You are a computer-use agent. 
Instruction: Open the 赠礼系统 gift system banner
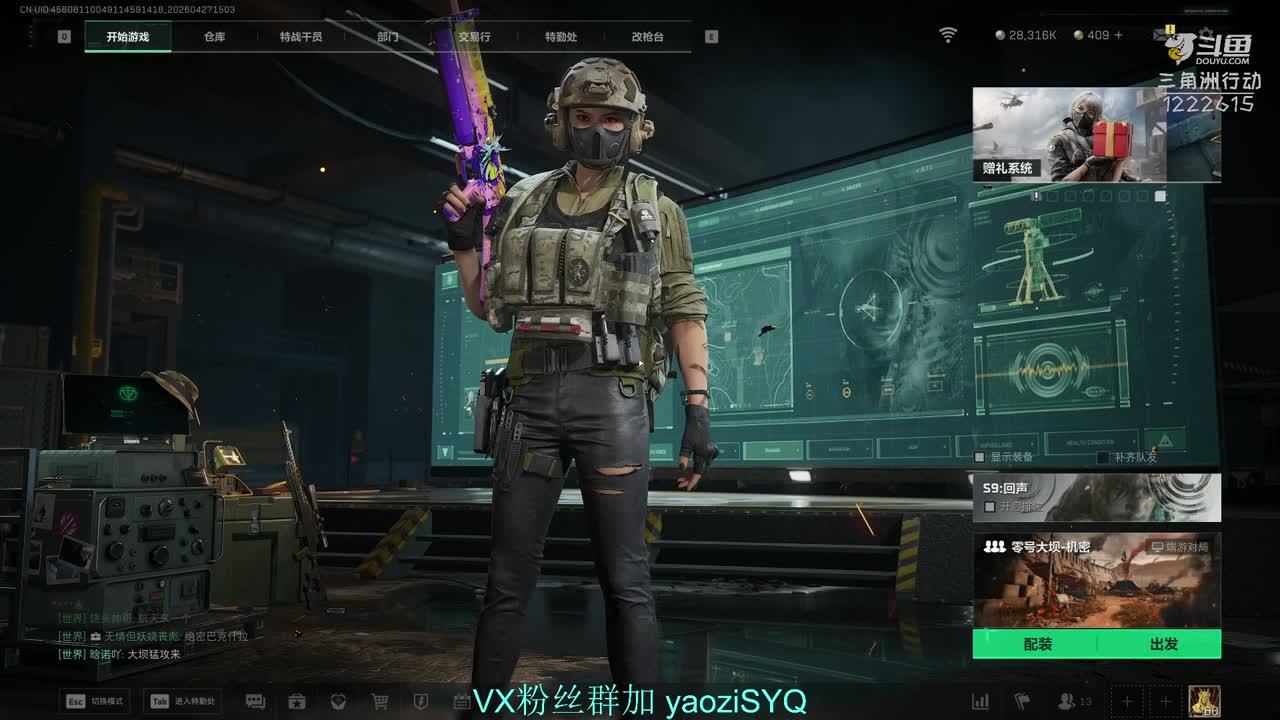1096,134
